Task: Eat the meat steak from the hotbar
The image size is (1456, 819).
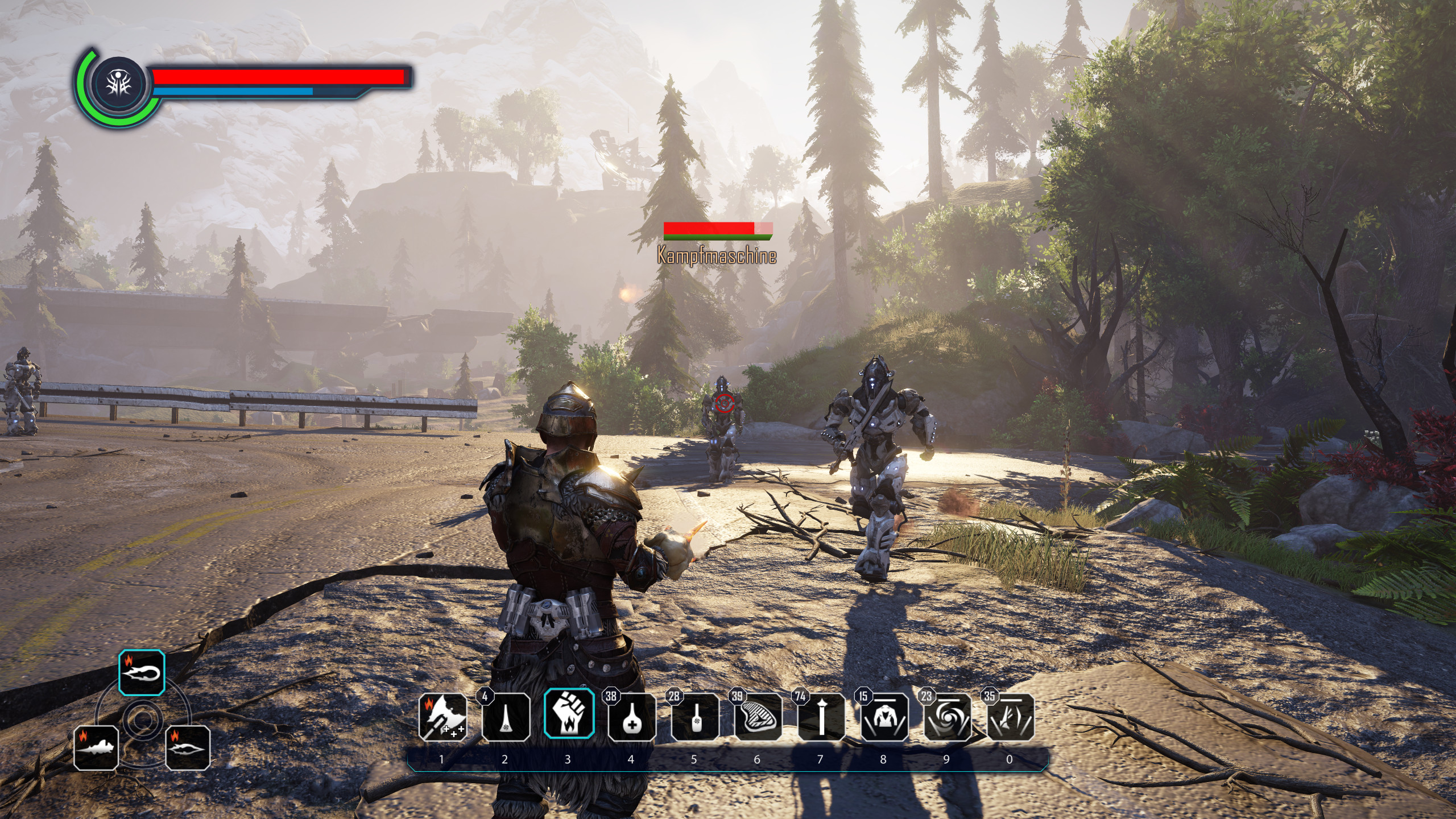Action: [x=757, y=717]
